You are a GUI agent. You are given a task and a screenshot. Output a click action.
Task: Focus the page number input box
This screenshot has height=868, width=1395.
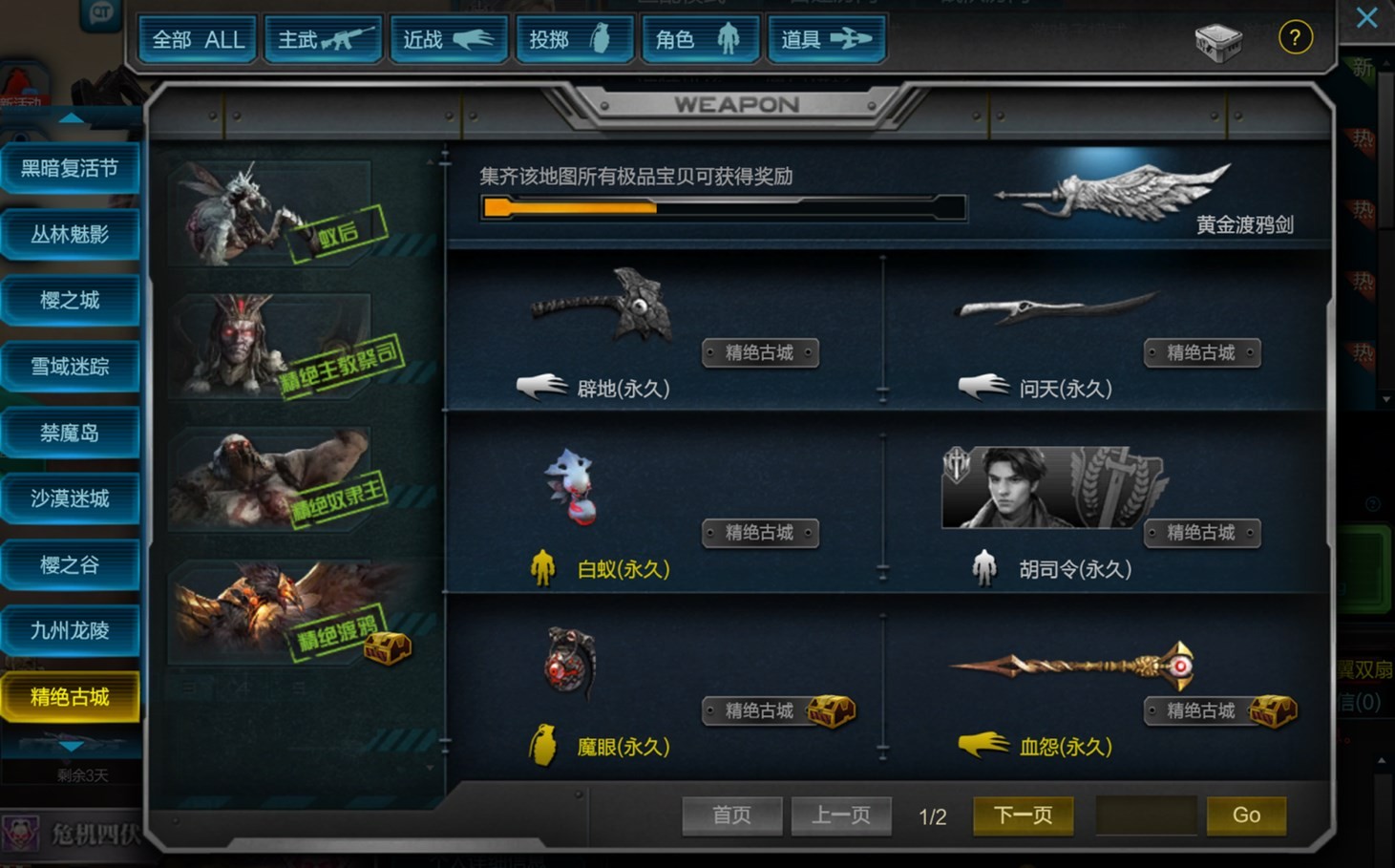pyautogui.click(x=1145, y=815)
